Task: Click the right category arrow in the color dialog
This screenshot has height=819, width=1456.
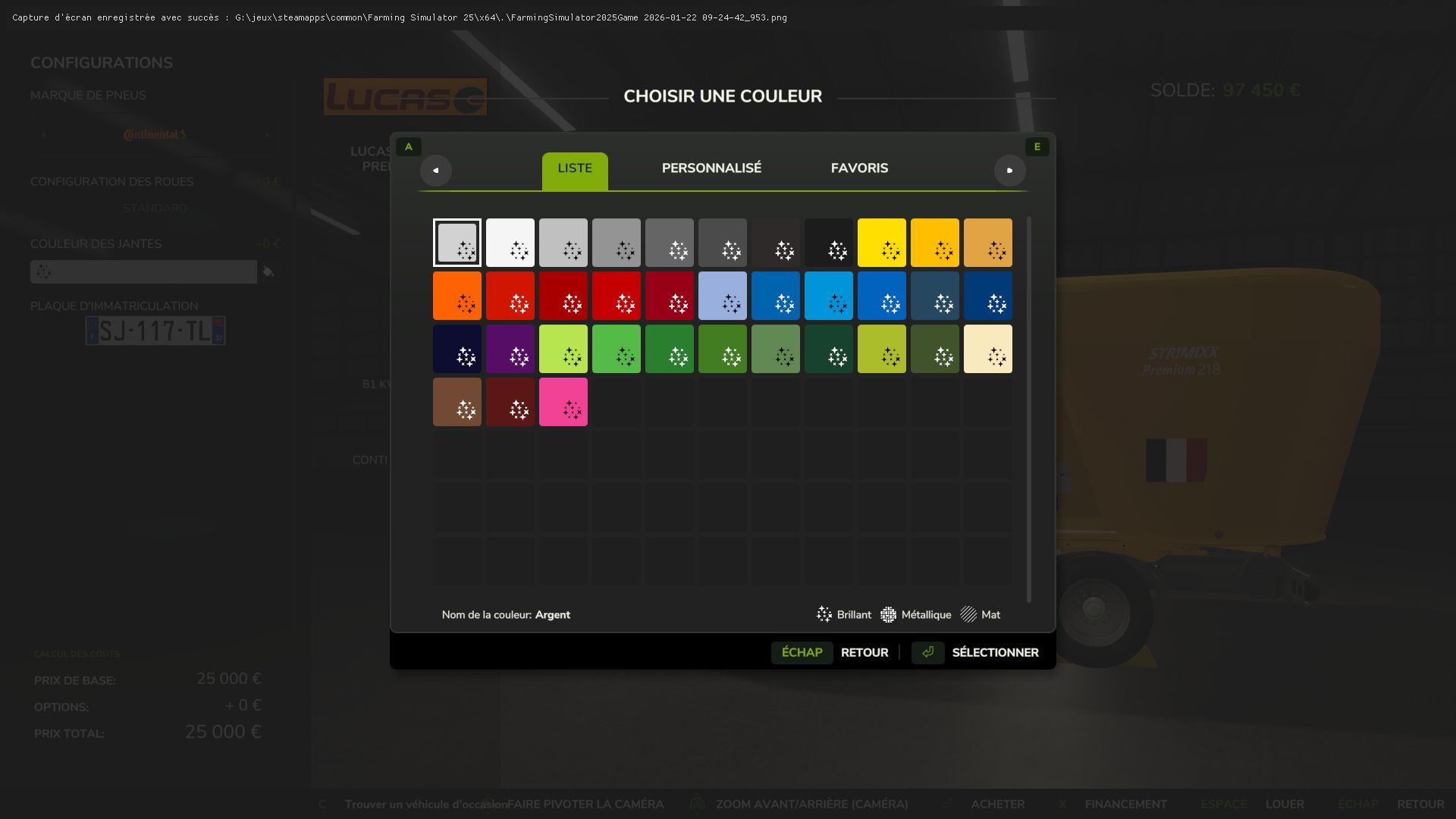Action: (1010, 171)
